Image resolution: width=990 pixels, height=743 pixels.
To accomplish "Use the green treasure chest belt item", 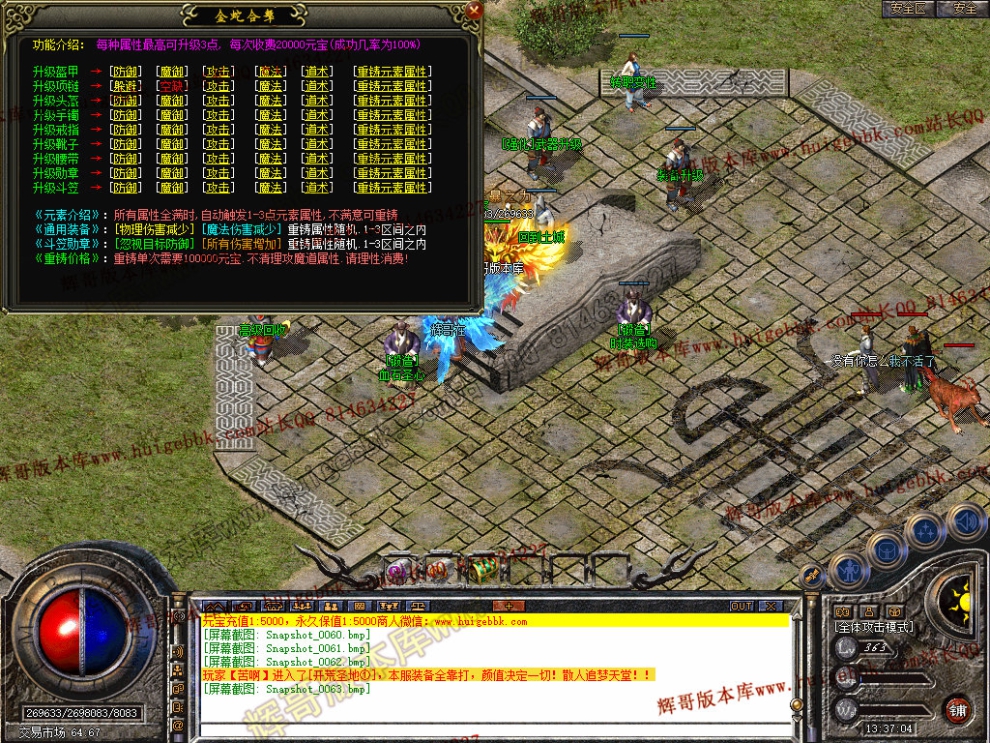I will pyautogui.click(x=486, y=569).
